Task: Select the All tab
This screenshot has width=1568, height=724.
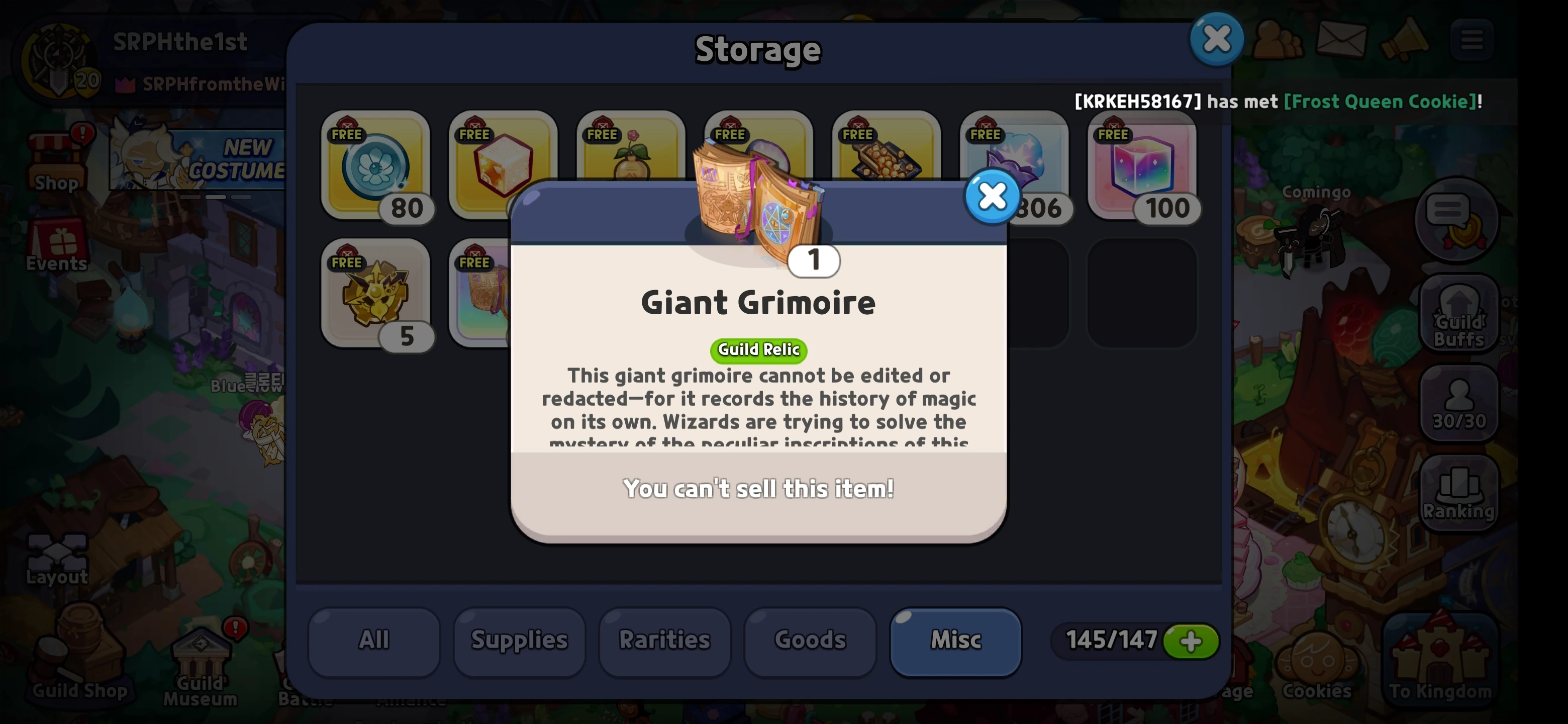Action: point(373,640)
